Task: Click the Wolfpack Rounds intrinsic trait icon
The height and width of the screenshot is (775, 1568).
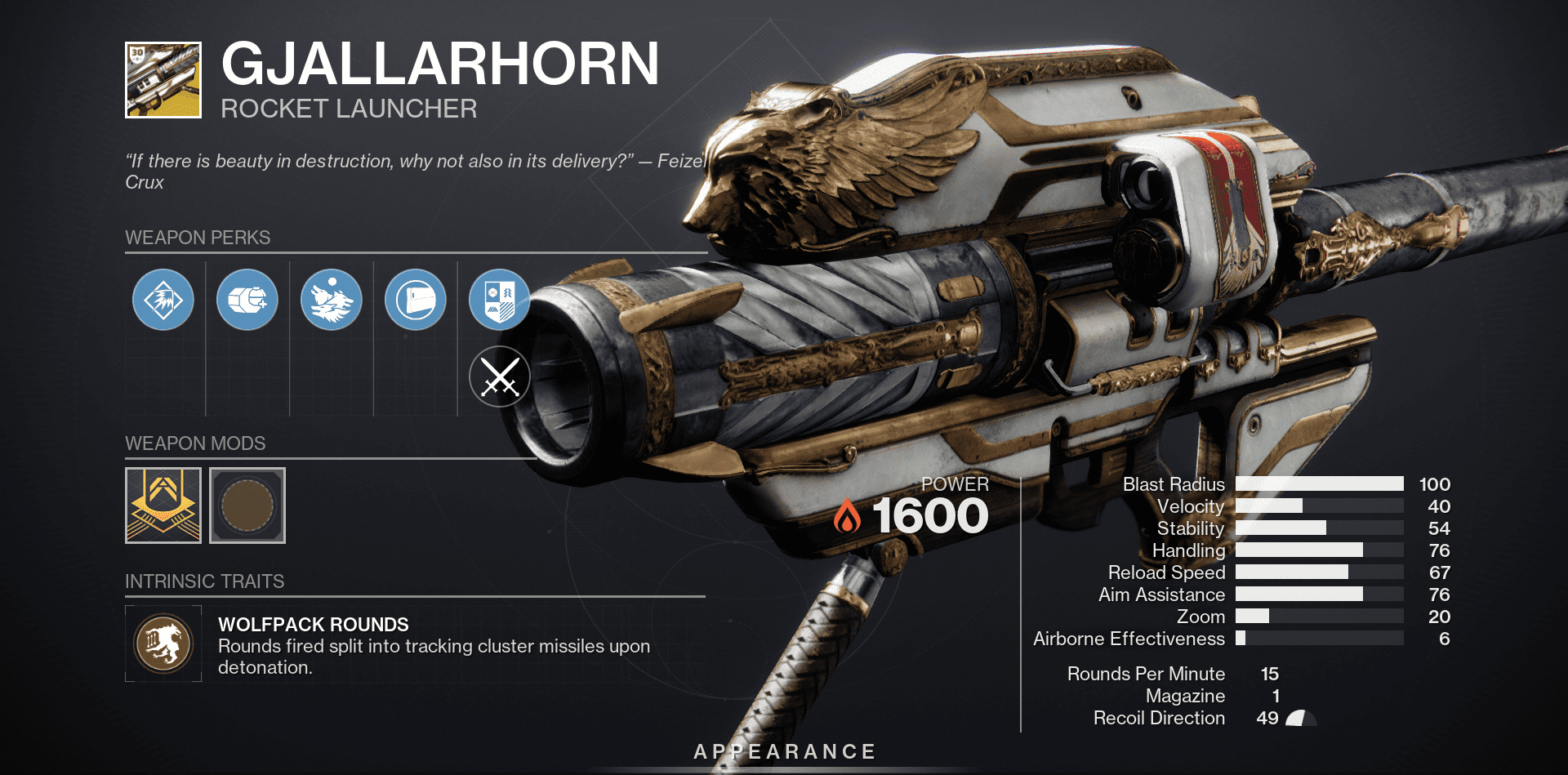Action: point(163,643)
